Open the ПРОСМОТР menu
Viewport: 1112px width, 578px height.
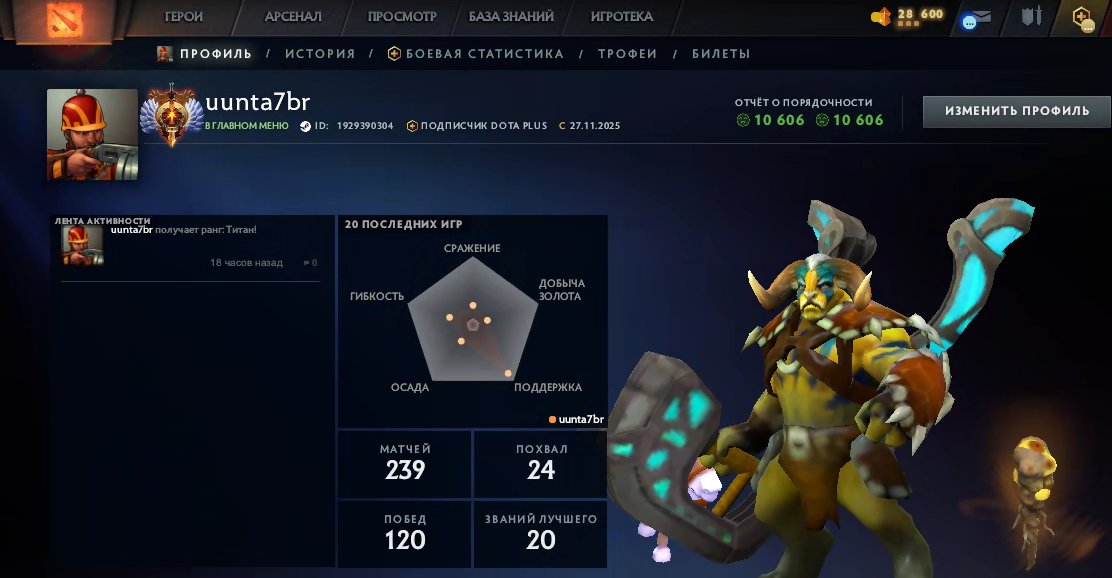(x=402, y=17)
